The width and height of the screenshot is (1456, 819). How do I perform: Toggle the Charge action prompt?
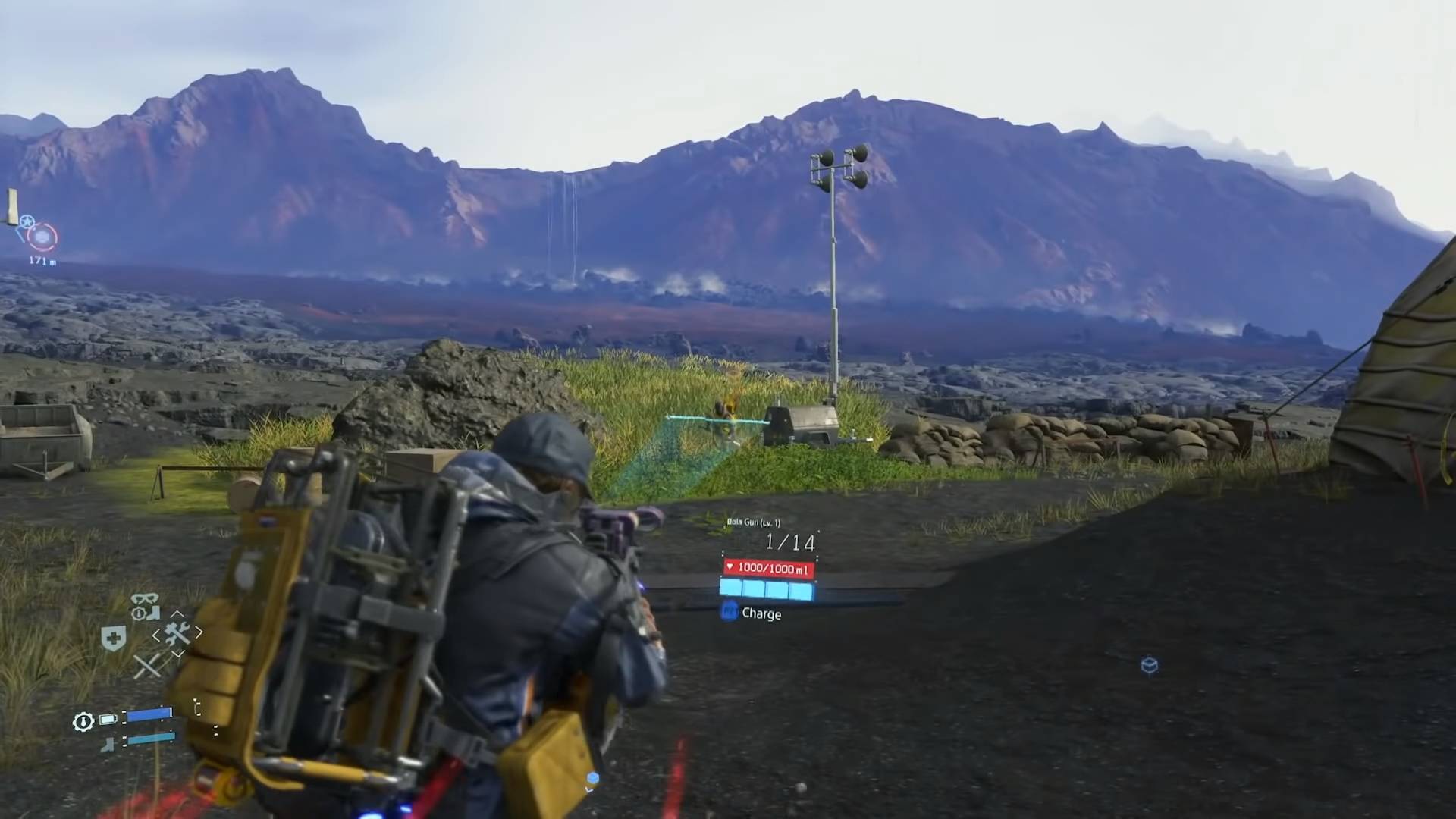[x=761, y=614]
